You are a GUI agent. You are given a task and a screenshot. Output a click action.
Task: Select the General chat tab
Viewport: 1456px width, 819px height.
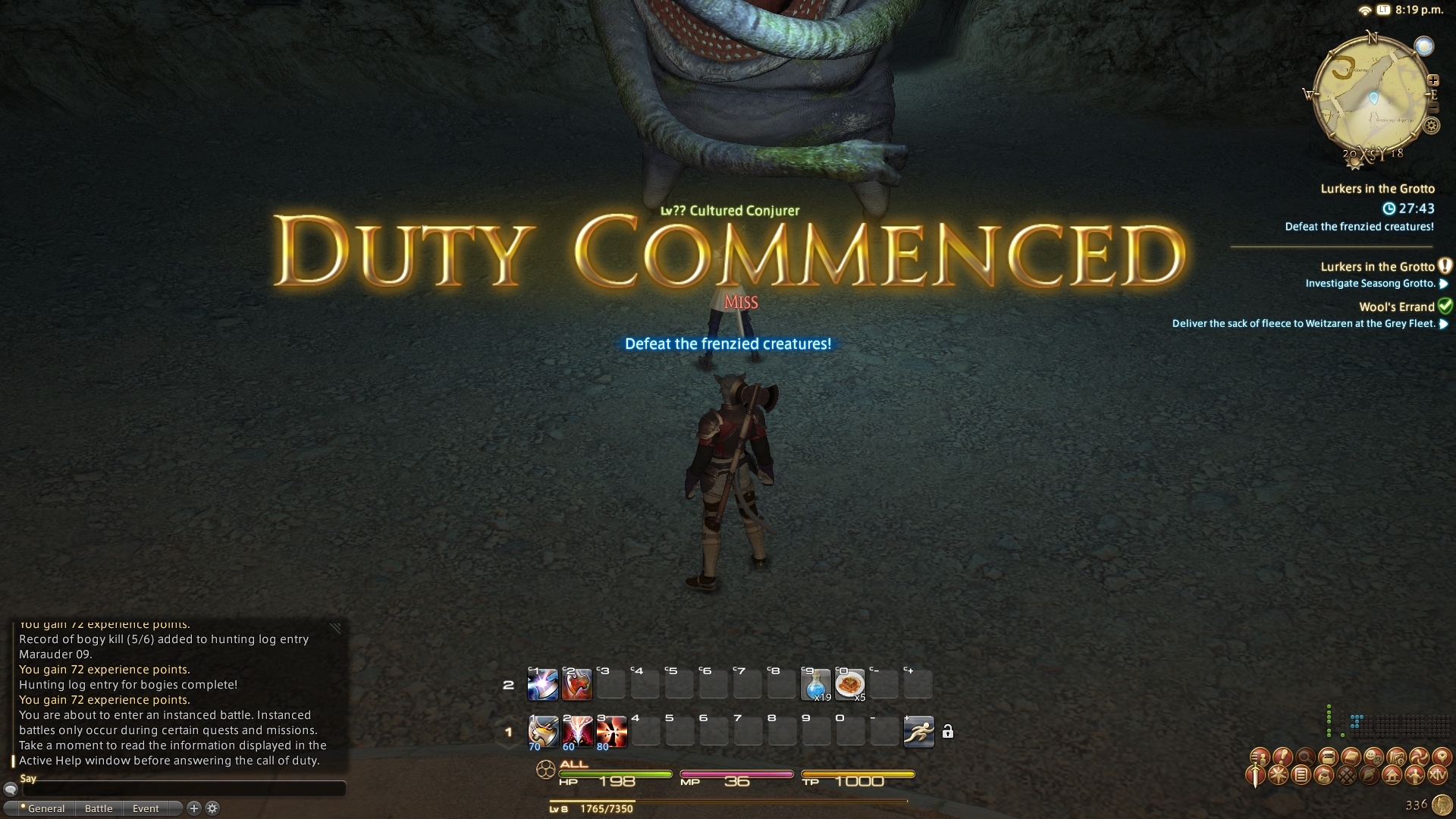point(45,808)
